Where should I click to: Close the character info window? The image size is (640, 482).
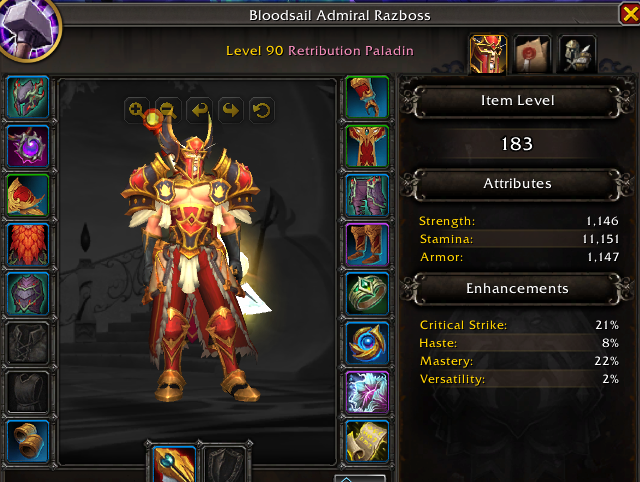pos(630,14)
